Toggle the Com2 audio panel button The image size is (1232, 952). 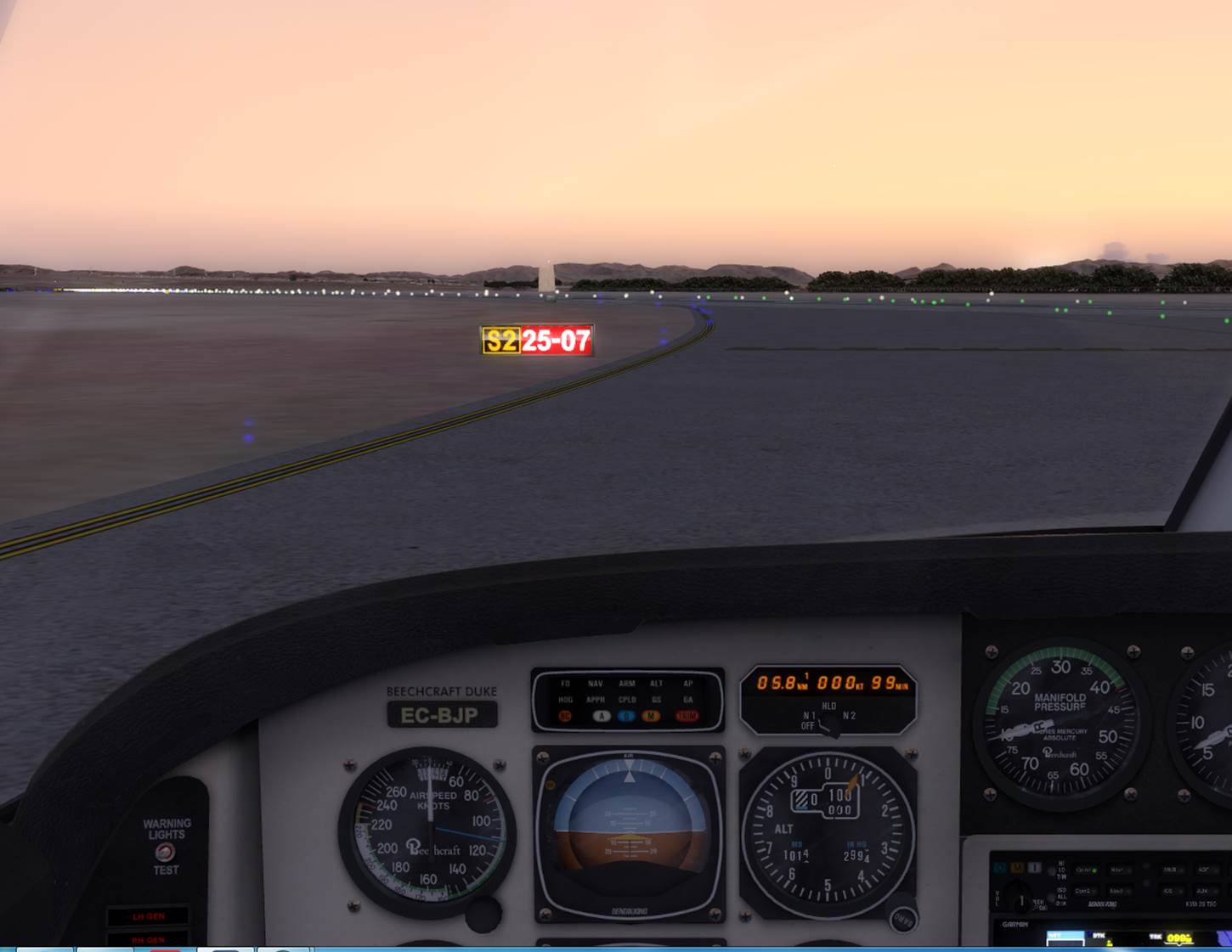click(1085, 891)
